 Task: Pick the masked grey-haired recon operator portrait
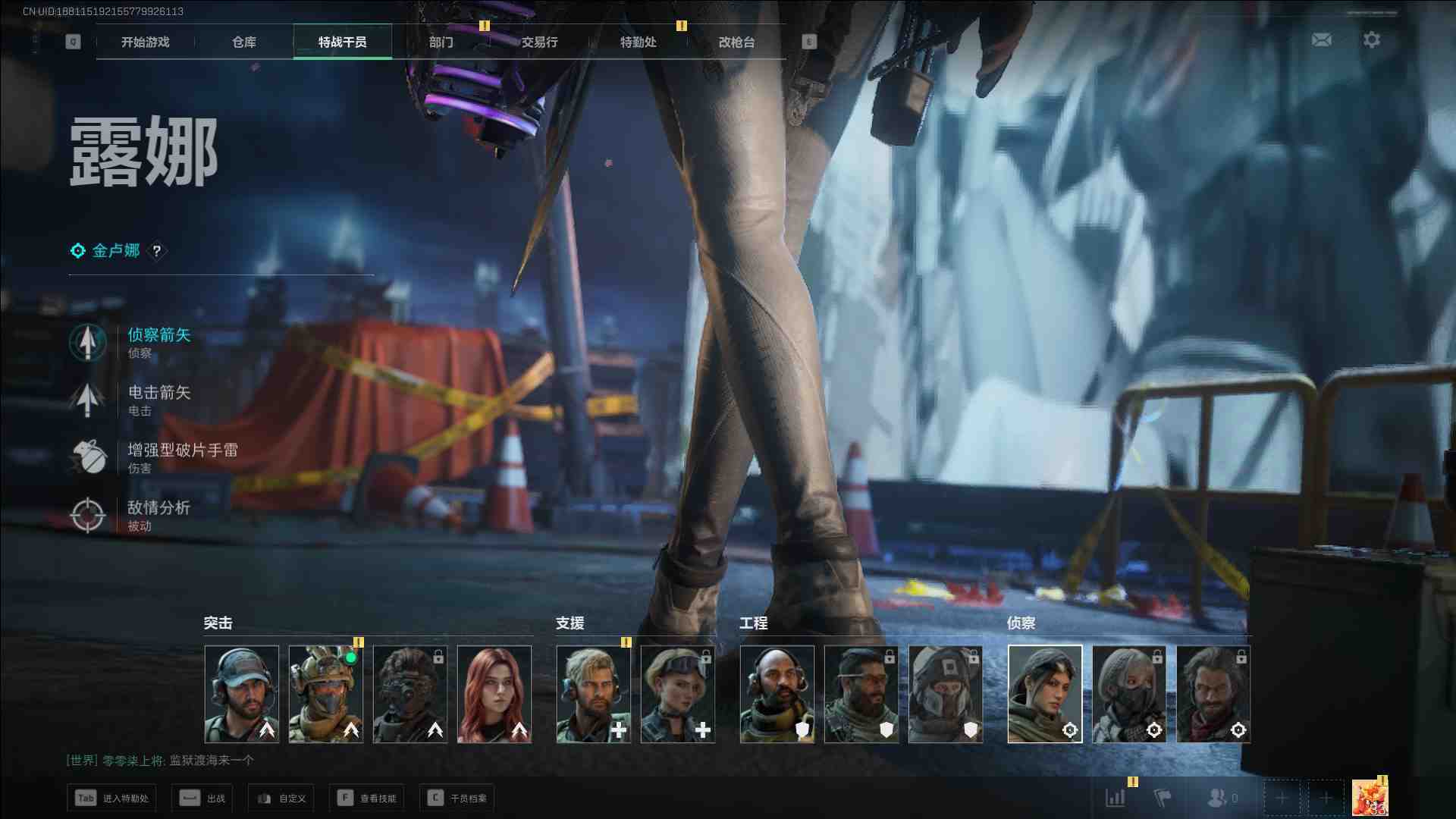(1129, 694)
